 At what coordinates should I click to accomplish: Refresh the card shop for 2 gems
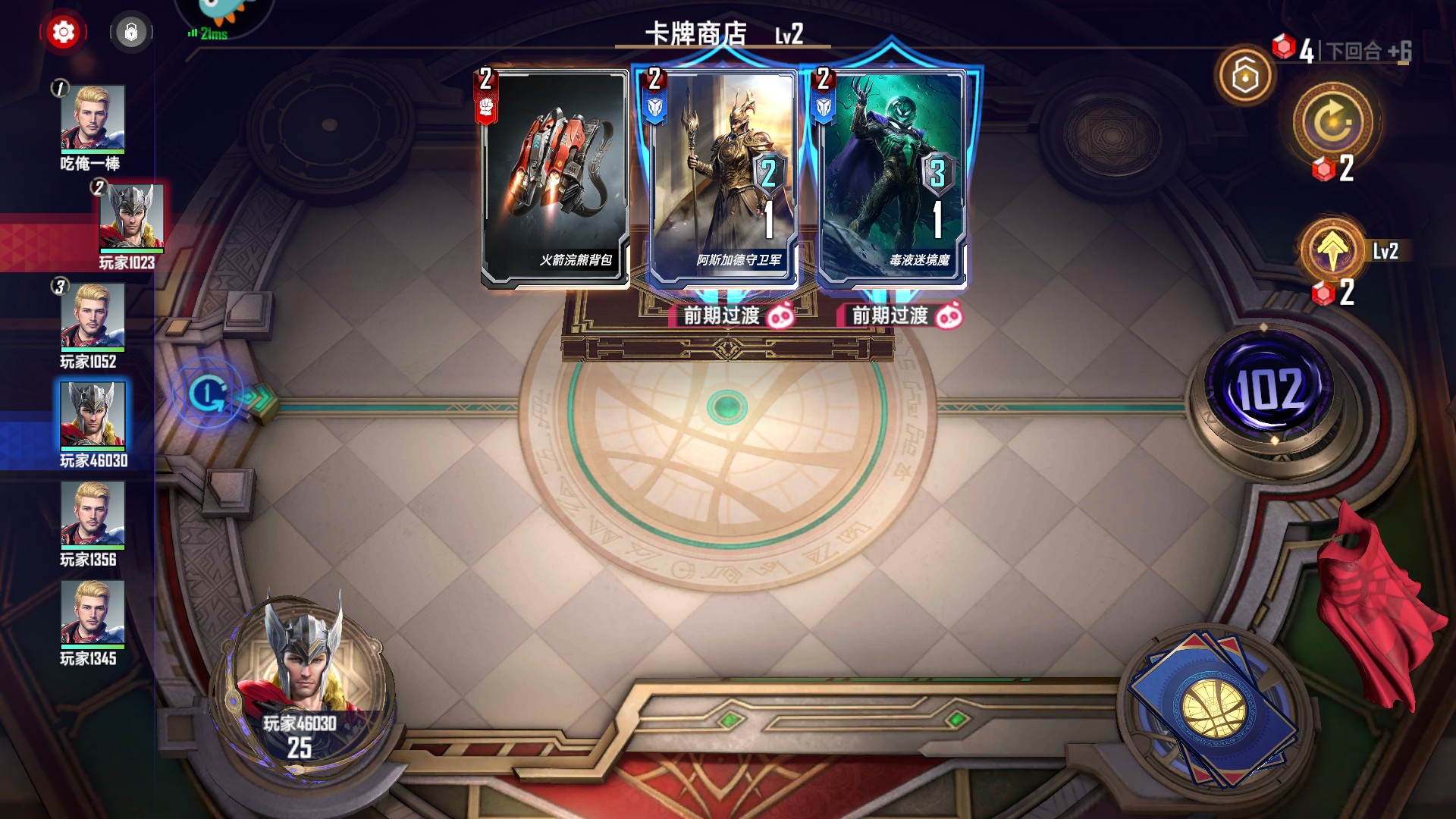click(1333, 123)
